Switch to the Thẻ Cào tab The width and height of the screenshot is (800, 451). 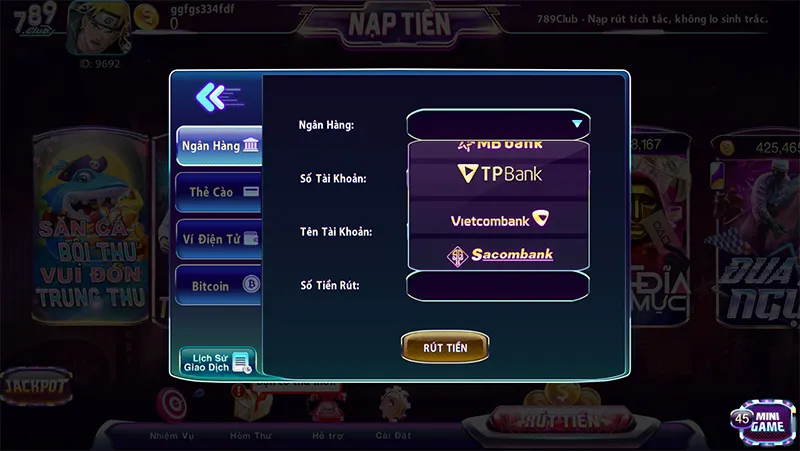point(218,192)
